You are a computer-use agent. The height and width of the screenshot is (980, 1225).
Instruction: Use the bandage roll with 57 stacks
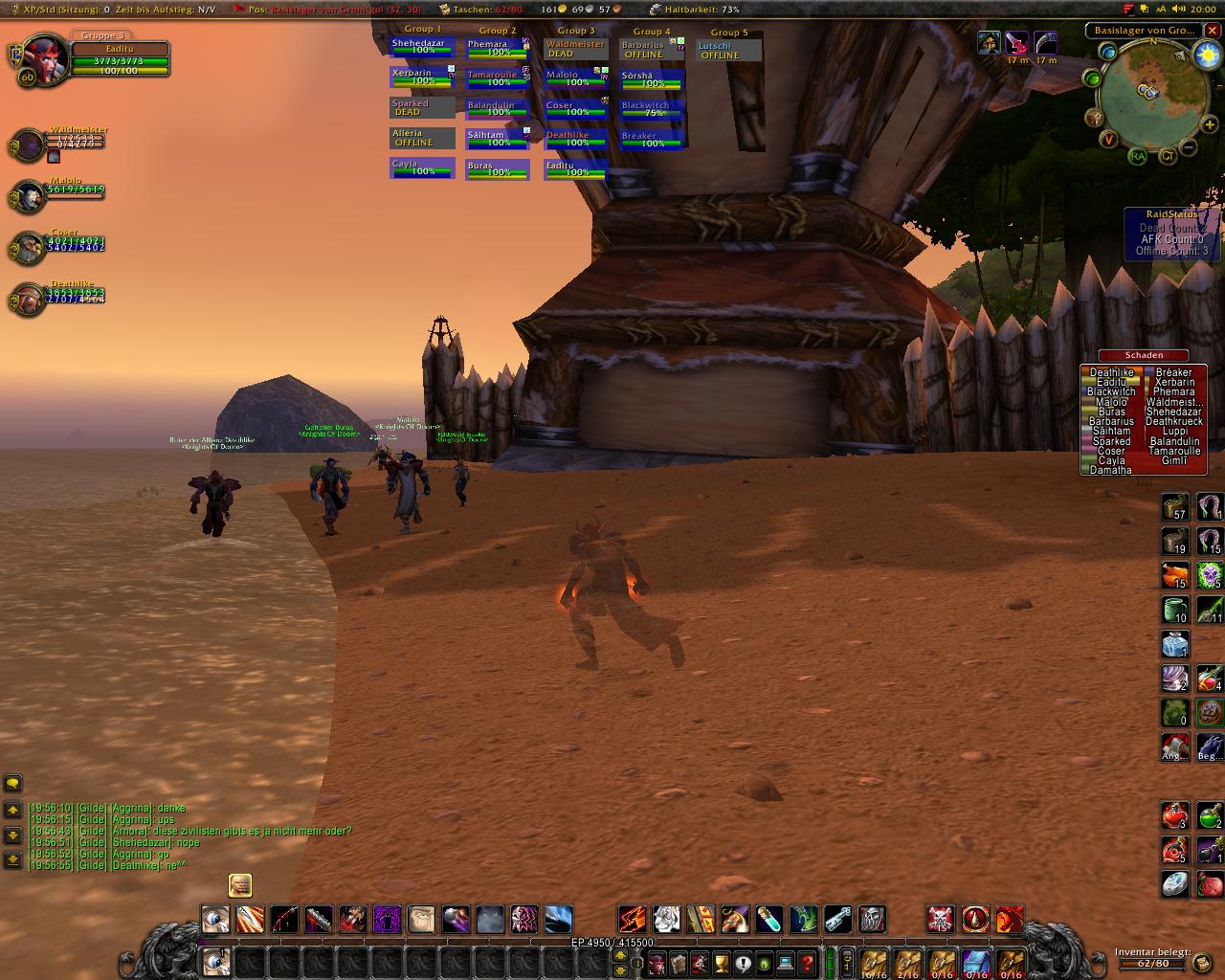[1175, 506]
